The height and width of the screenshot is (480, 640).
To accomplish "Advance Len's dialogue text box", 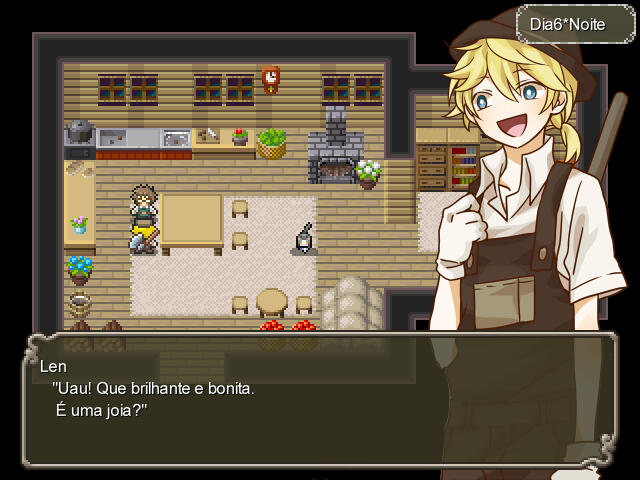I will tap(320, 400).
